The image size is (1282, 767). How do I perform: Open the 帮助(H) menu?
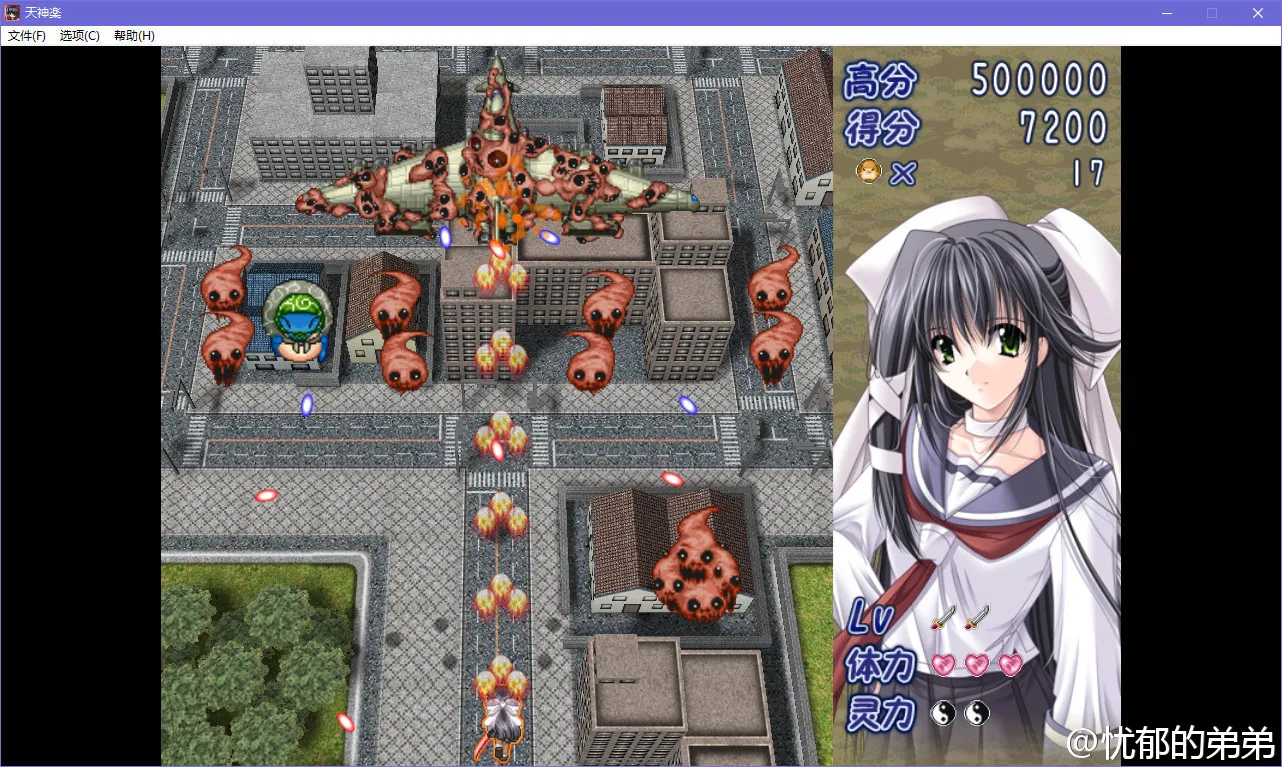coord(133,35)
